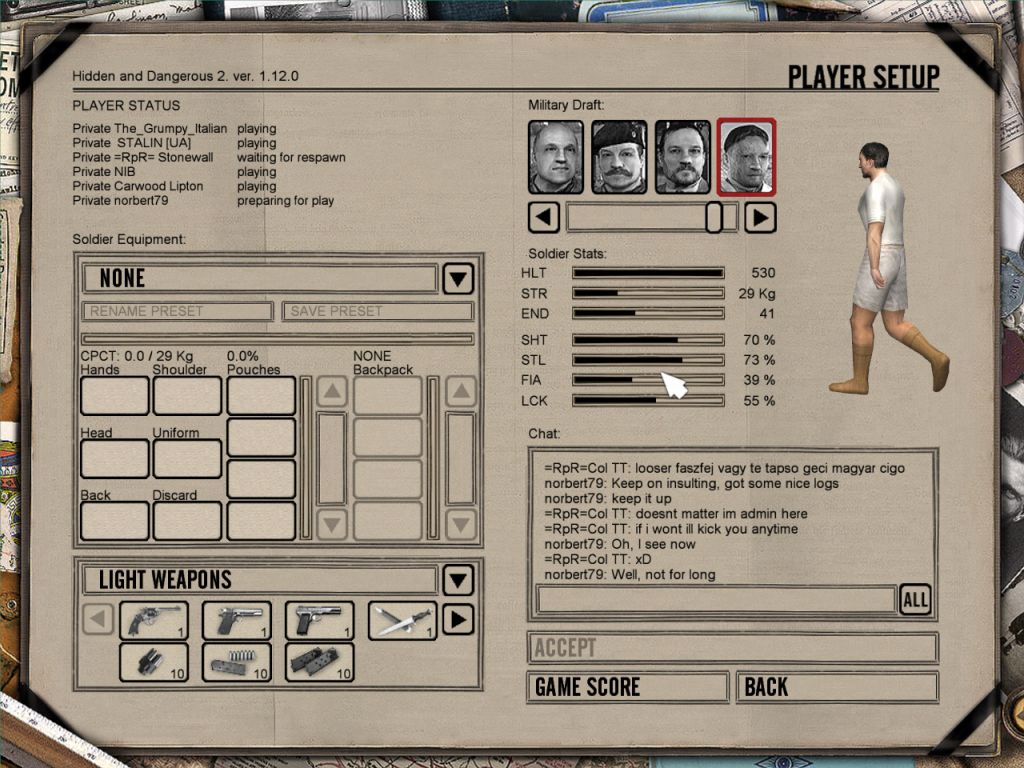1024x768 pixels.
Task: Go to previous soldiers in Military Draft
Action: 543,217
